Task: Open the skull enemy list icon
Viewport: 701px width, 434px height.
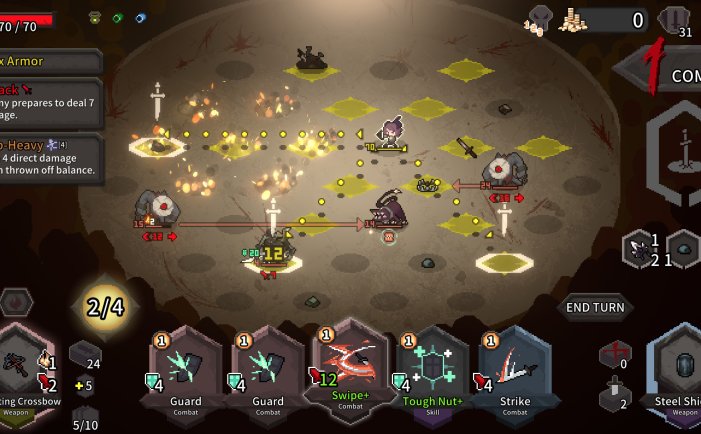Action: pyautogui.click(x=539, y=19)
